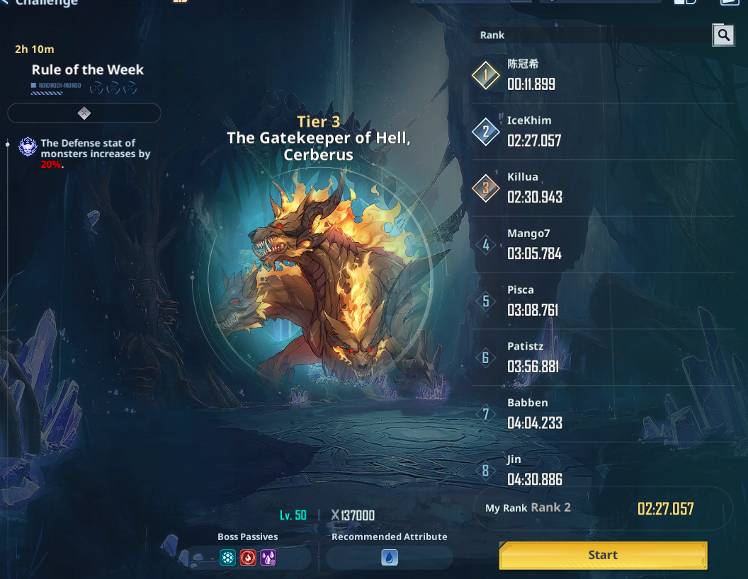This screenshot has width=748, height=579.
Task: Inspect Patistz's ranking row
Action: 603,357
